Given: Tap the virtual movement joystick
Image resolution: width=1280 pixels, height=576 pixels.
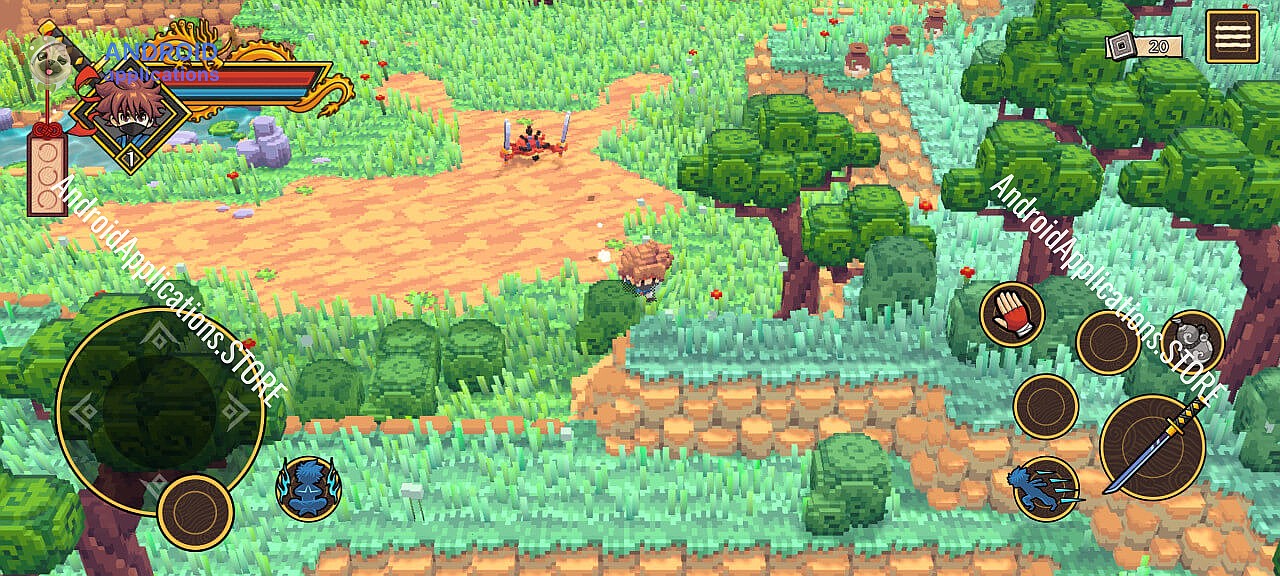Looking at the screenshot, I should click(160, 411).
